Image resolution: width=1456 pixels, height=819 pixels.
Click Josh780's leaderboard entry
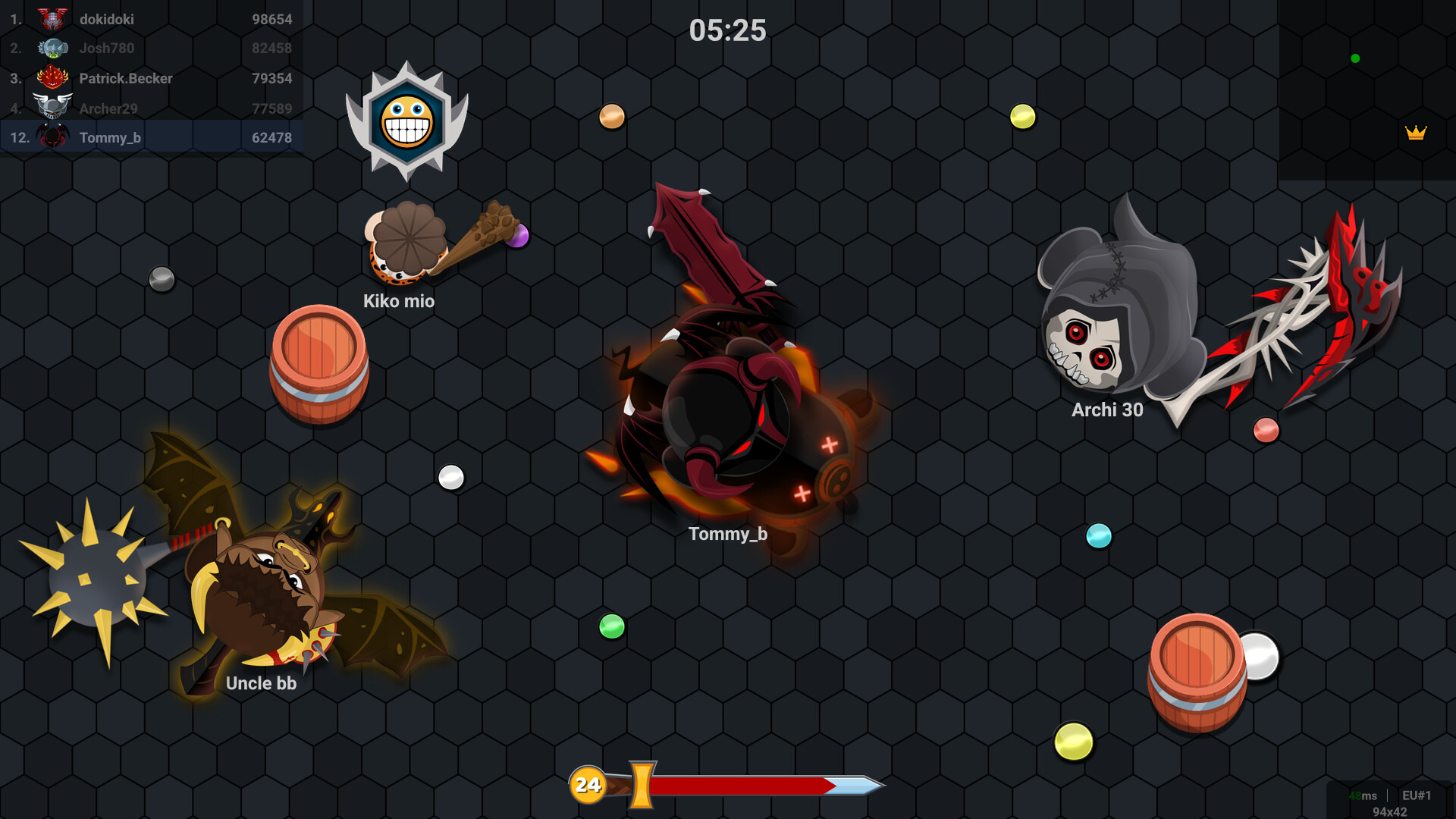pyautogui.click(x=151, y=49)
